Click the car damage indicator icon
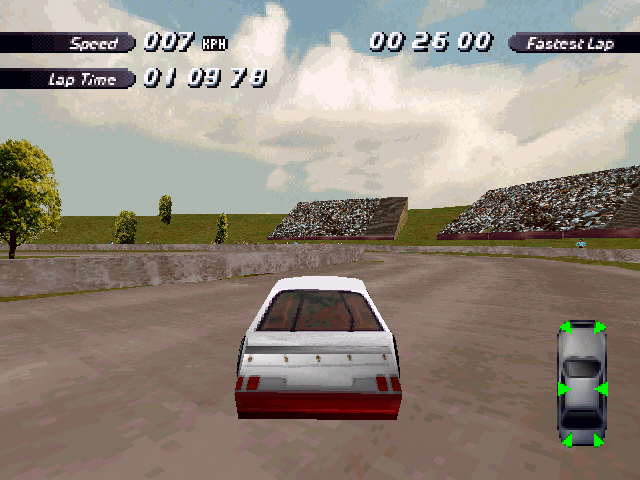The height and width of the screenshot is (480, 640). [x=581, y=383]
